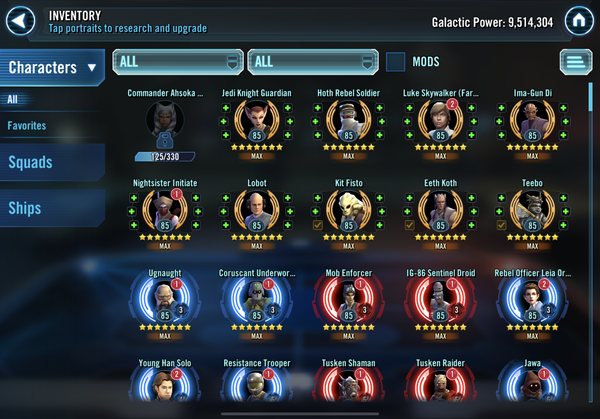The height and width of the screenshot is (419, 600).
Task: Show Favorites characters
Action: coord(27,126)
